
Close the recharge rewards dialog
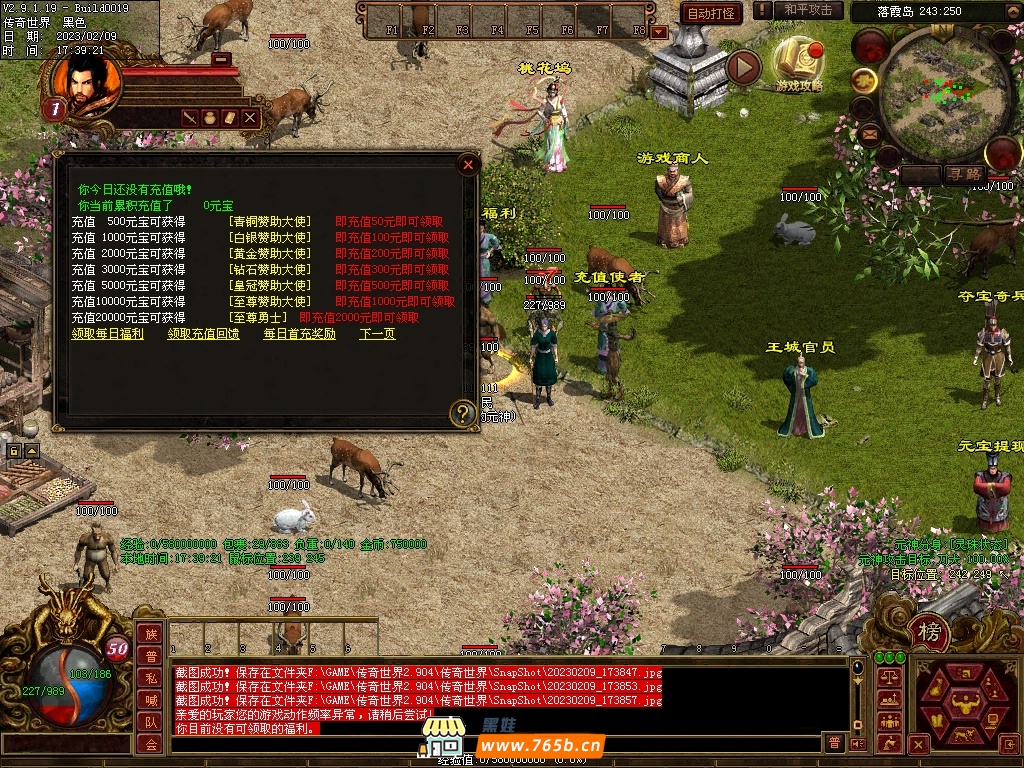468,164
